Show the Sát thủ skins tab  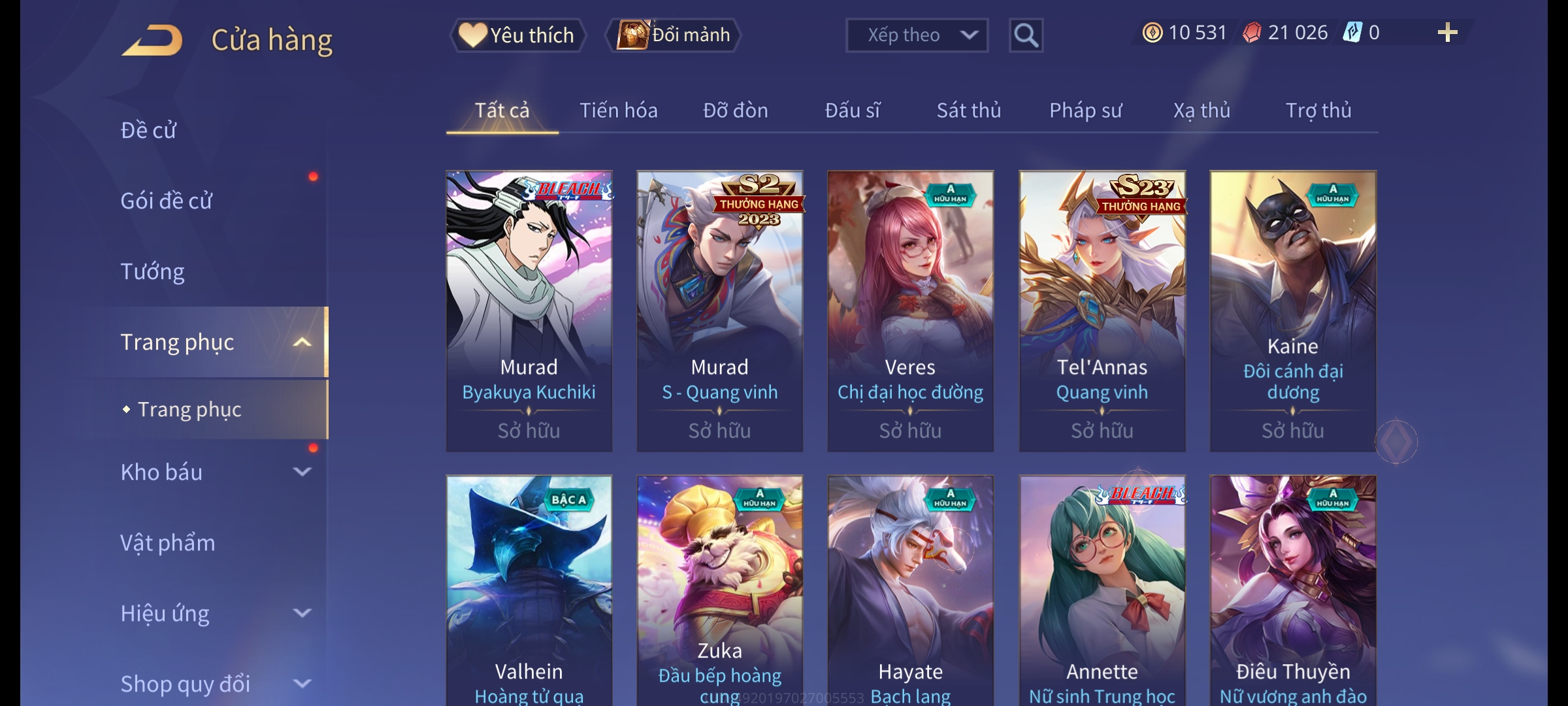[968, 110]
